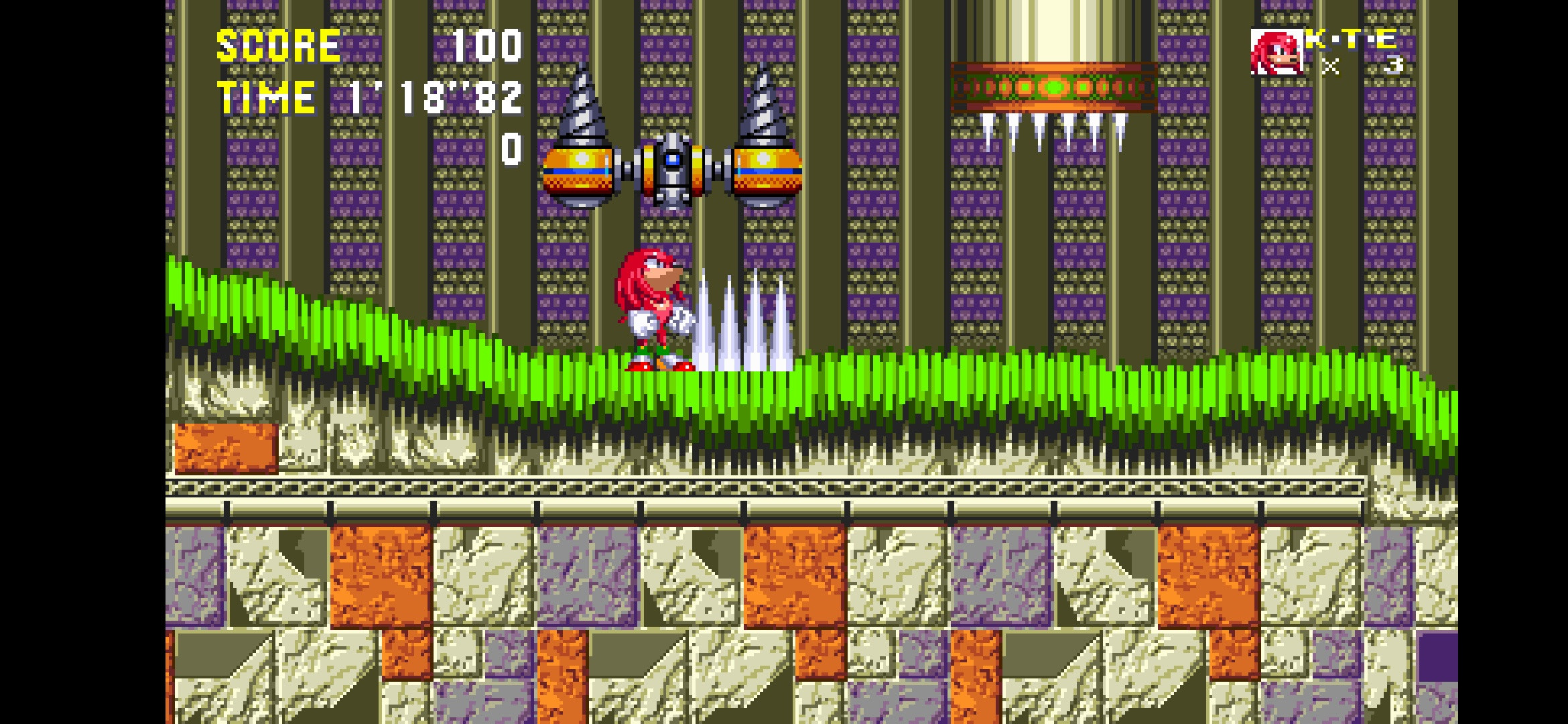
Task: Click the badnik's central eye core
Action: click(673, 158)
